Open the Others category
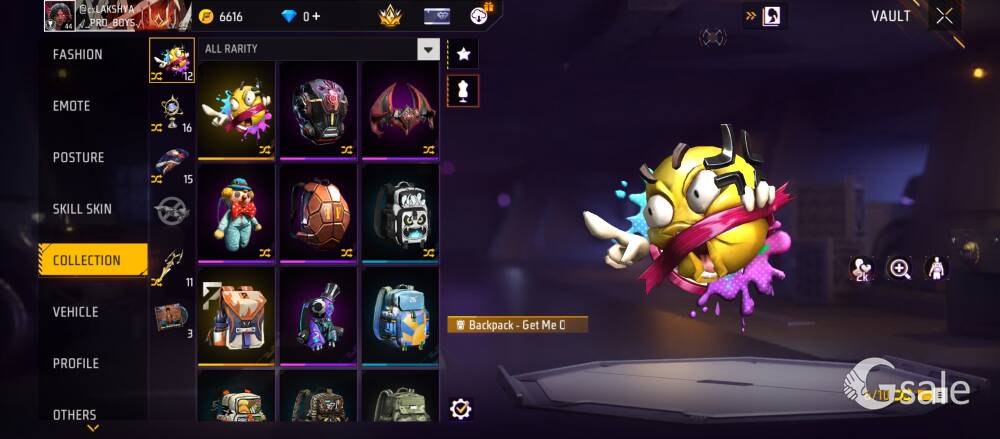This screenshot has height=439, width=1000. tap(75, 414)
